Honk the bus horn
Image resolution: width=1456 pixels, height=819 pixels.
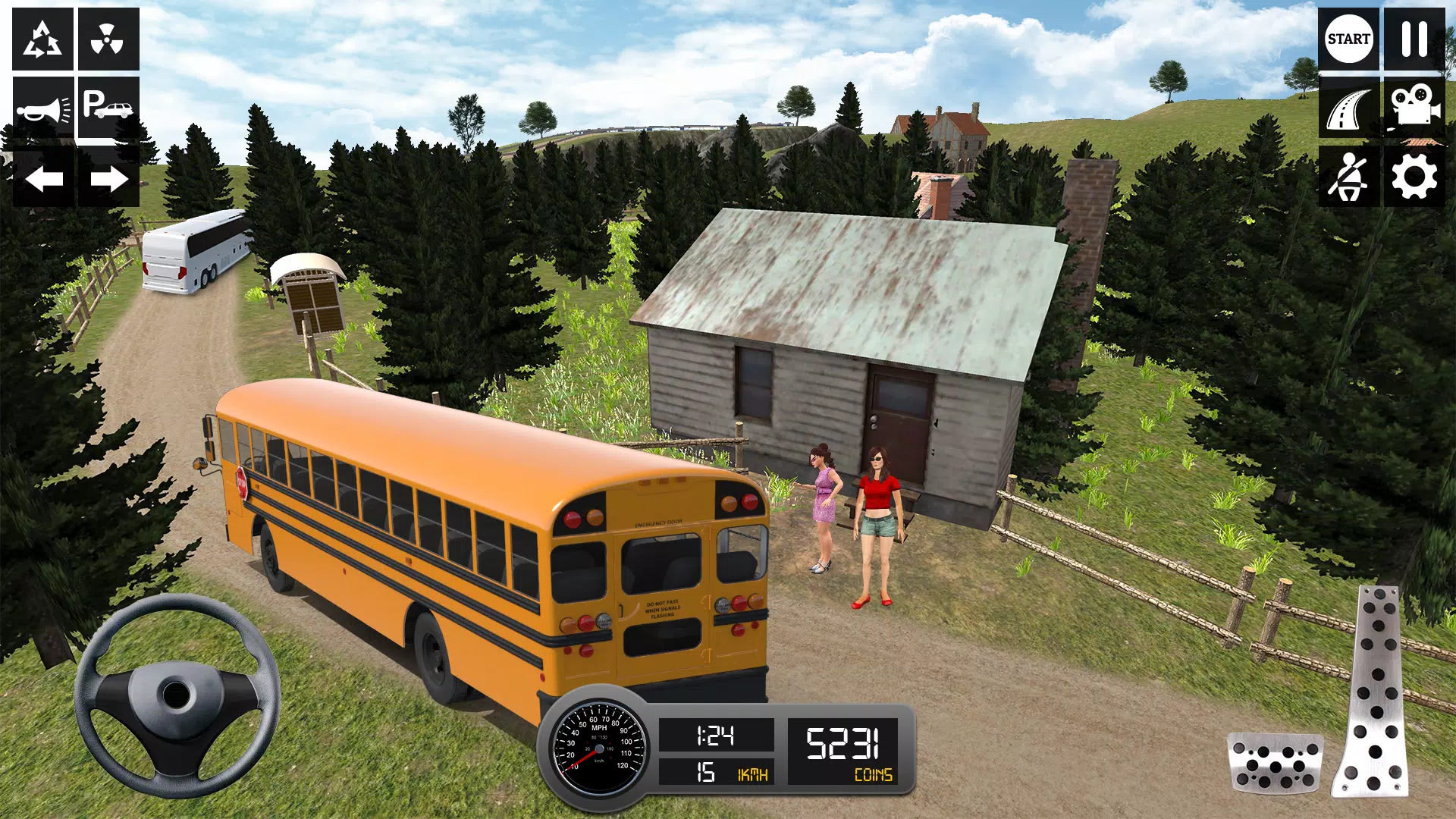42,108
